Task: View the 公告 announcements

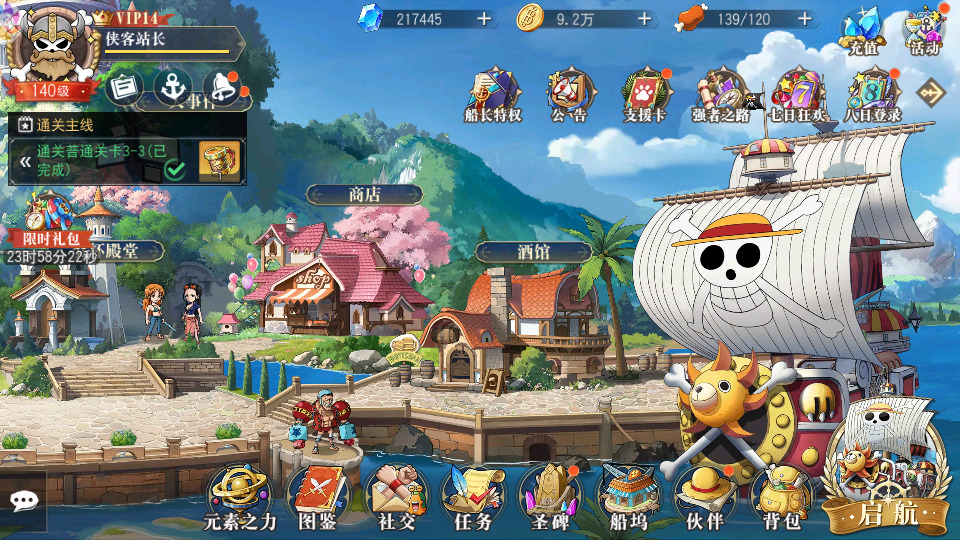Action: point(568,94)
